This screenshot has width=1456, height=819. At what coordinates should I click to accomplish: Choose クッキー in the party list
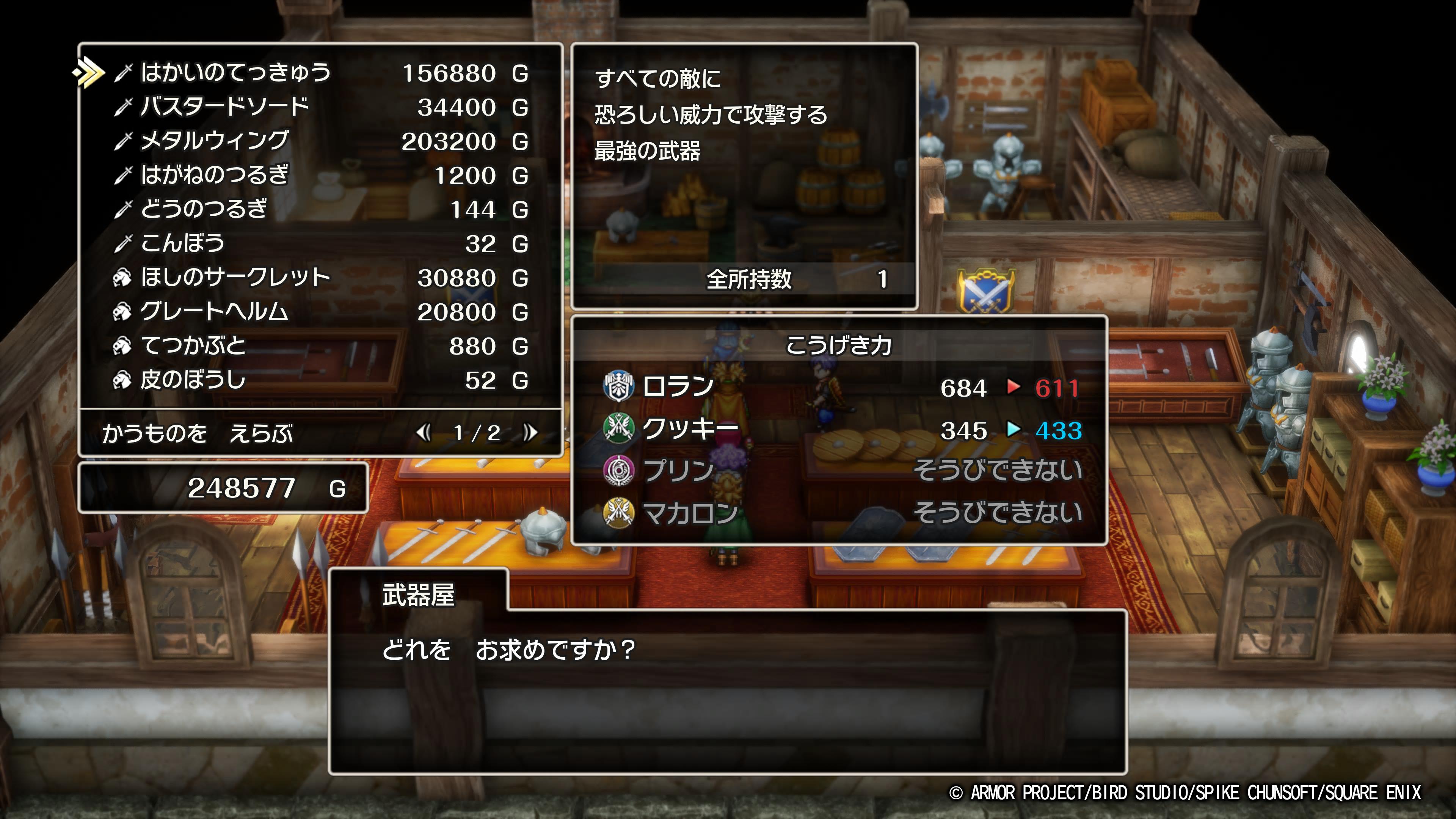(x=690, y=430)
